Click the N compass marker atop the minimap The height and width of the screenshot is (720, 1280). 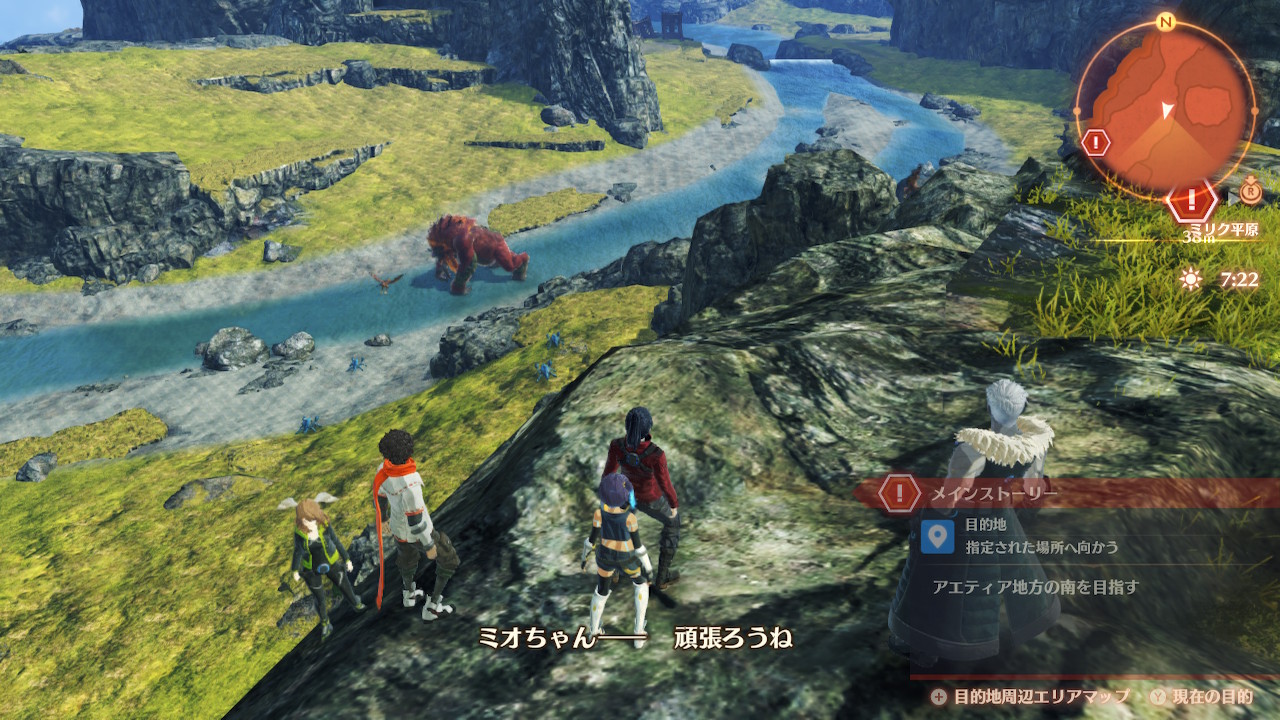pos(1164,22)
